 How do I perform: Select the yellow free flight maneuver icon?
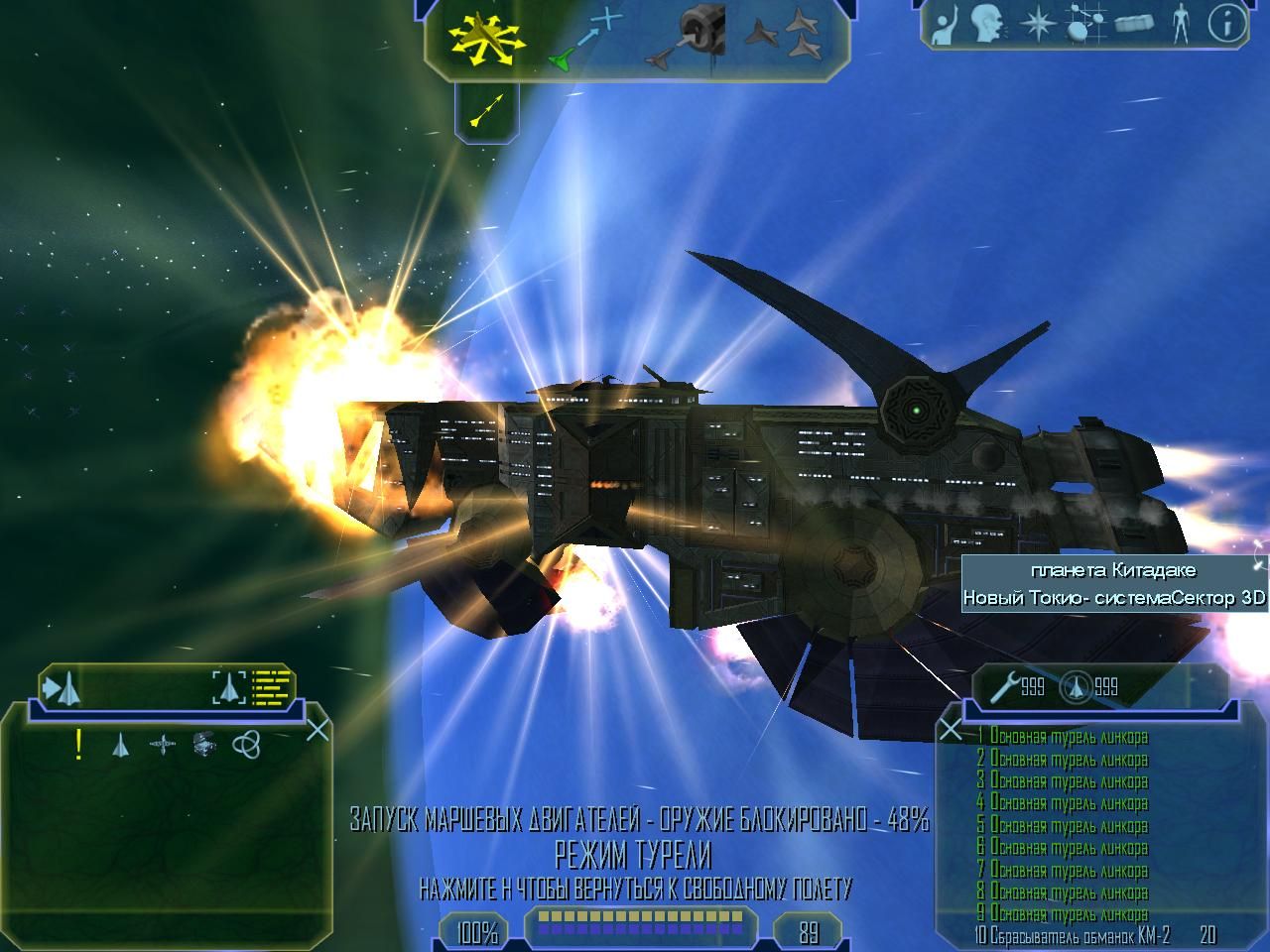point(484,40)
